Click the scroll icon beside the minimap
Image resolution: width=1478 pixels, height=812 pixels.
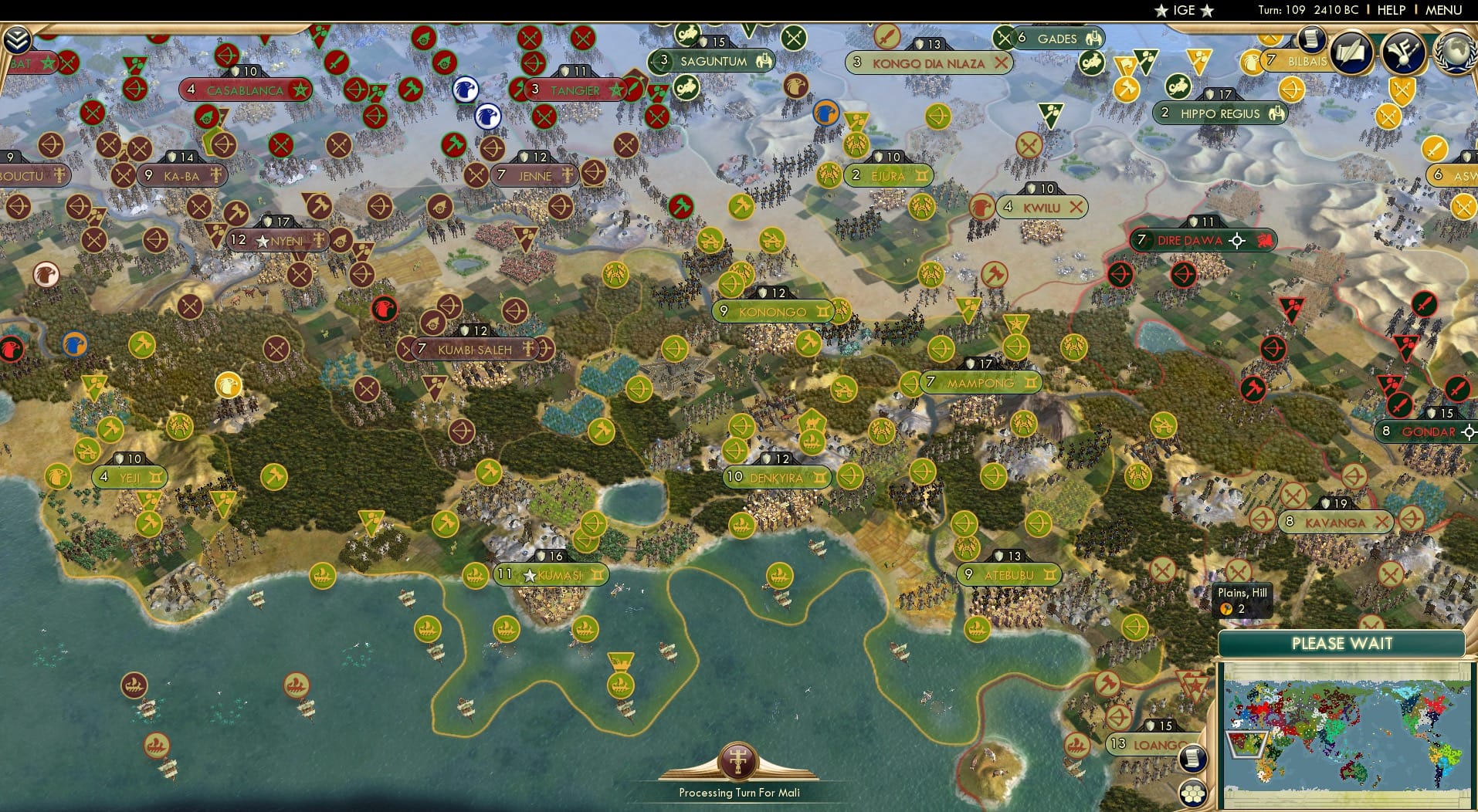[x=1193, y=758]
